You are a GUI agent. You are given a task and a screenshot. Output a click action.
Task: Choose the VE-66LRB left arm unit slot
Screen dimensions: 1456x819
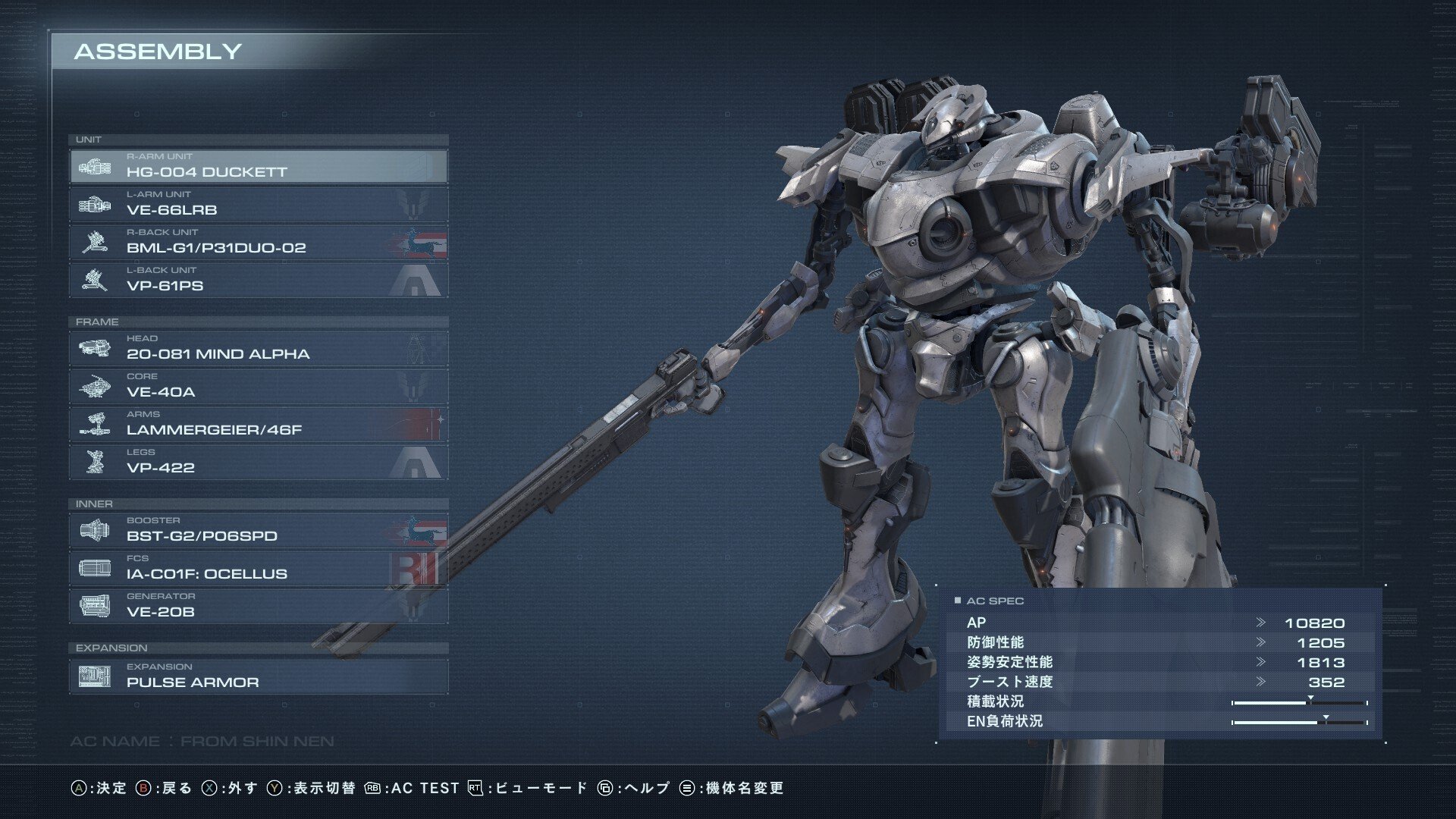click(x=258, y=204)
